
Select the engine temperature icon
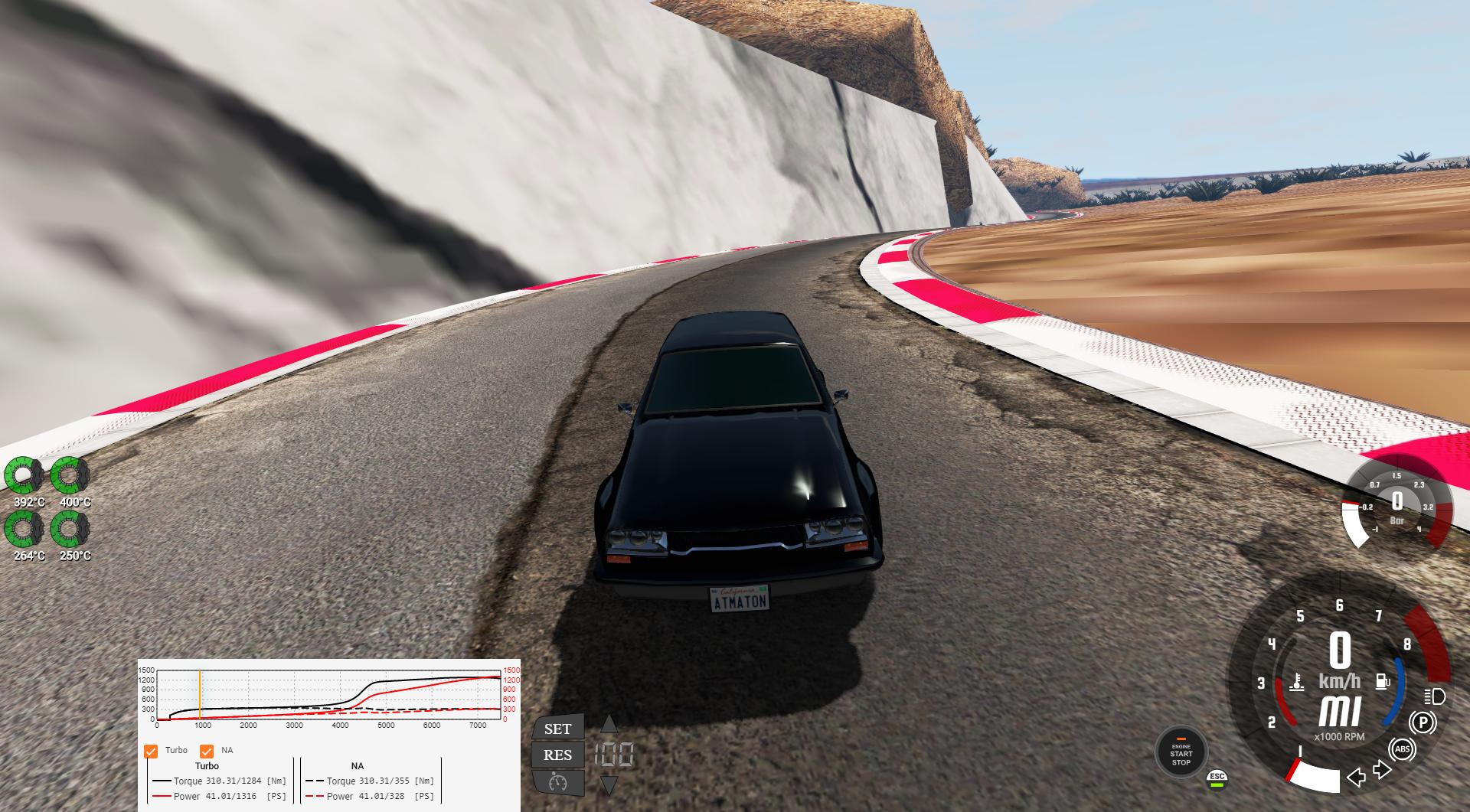click(1296, 682)
